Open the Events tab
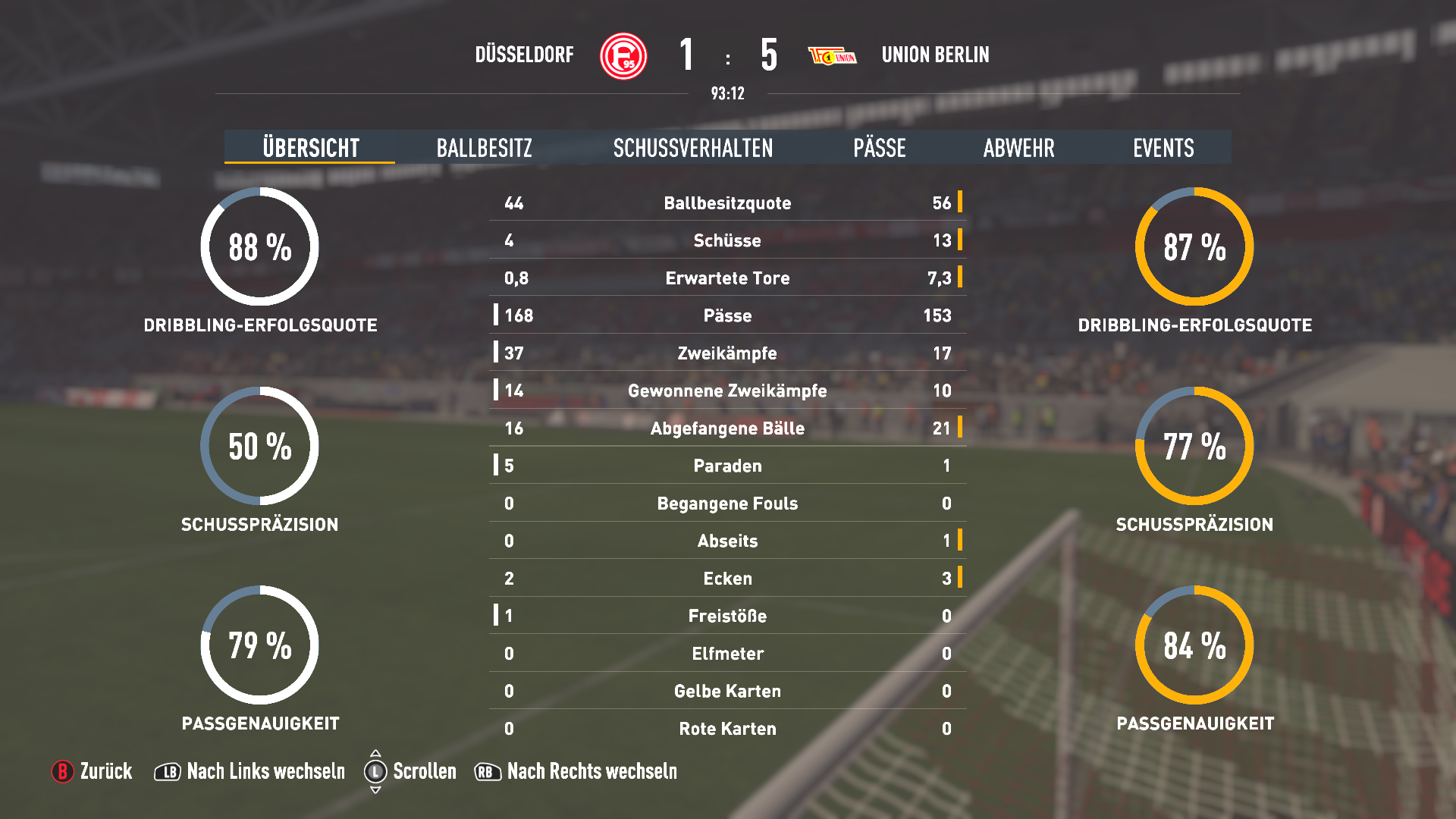Screen dimensions: 1456x819 coord(1163,147)
